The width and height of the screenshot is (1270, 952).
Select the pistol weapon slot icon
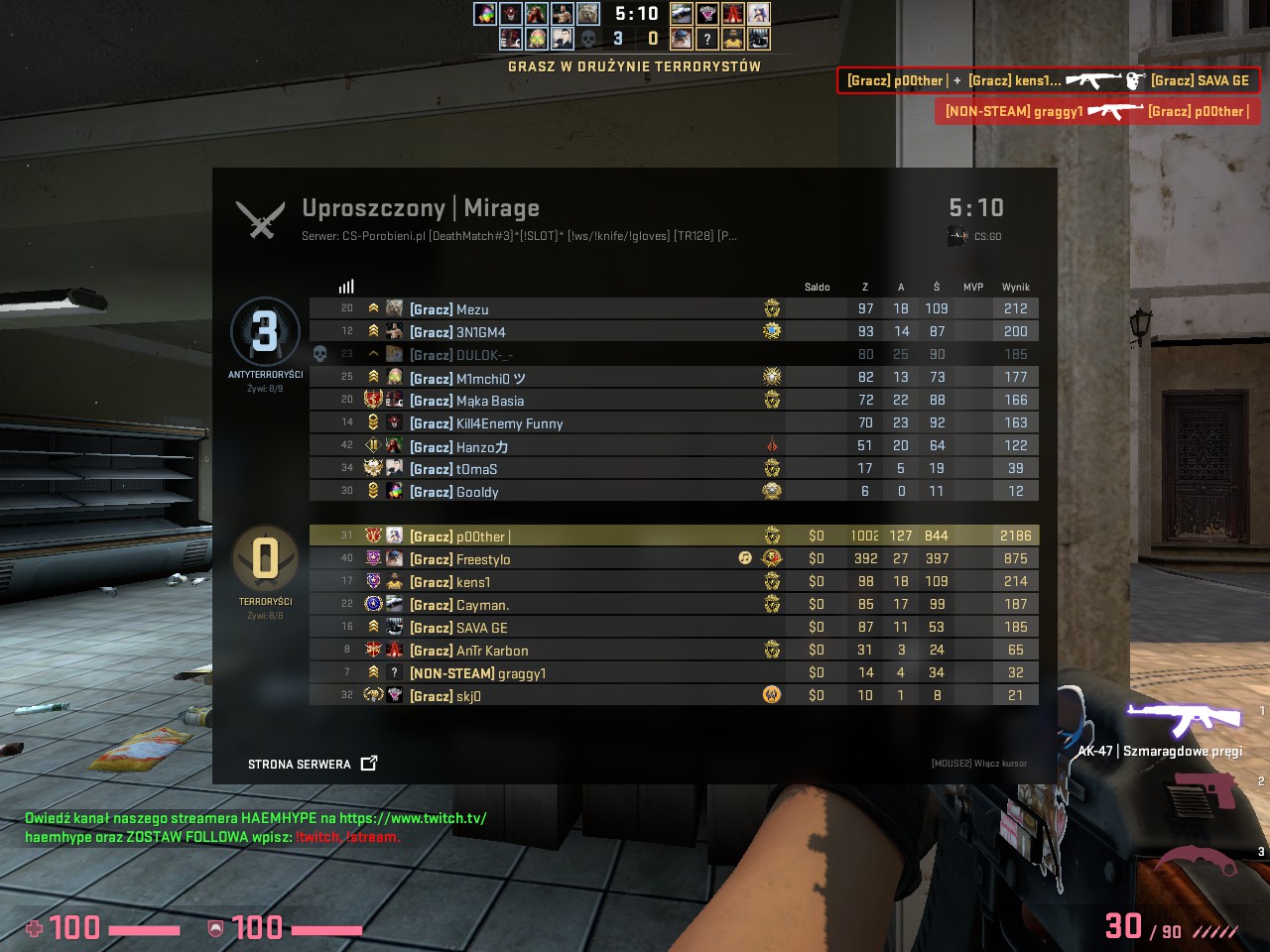point(1202,790)
